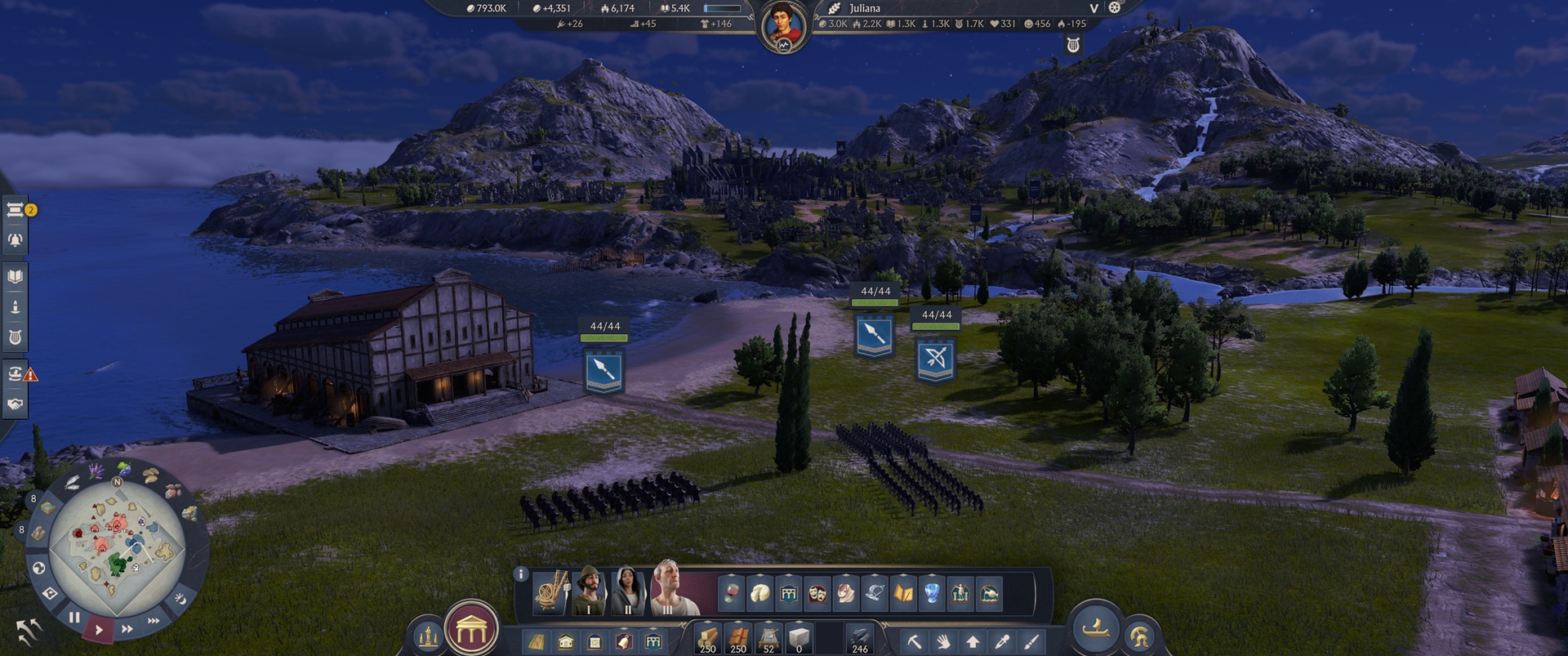Select the demolish hammer tool
The width and height of the screenshot is (1568, 656).
click(x=914, y=640)
